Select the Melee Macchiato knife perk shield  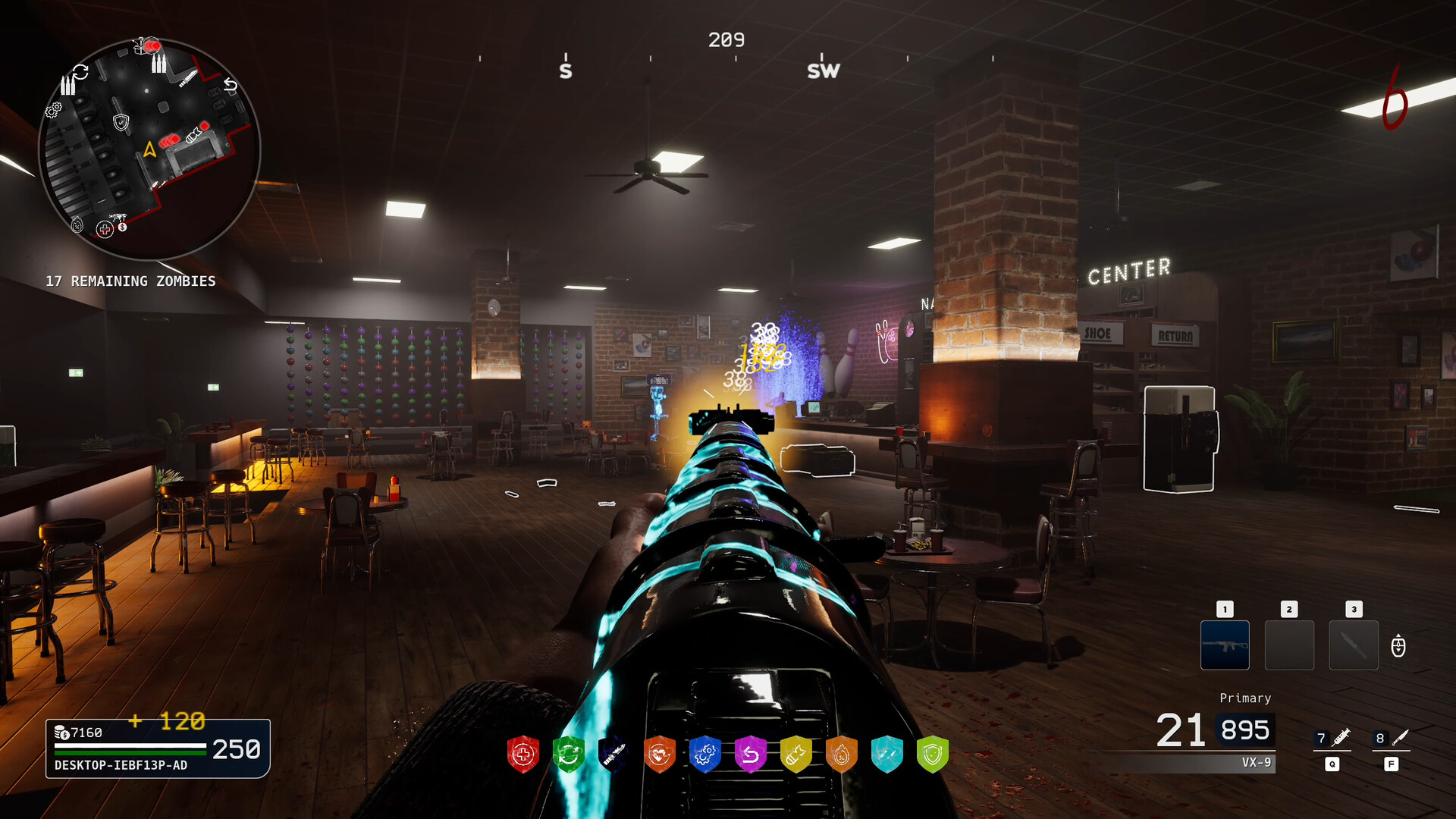(614, 755)
